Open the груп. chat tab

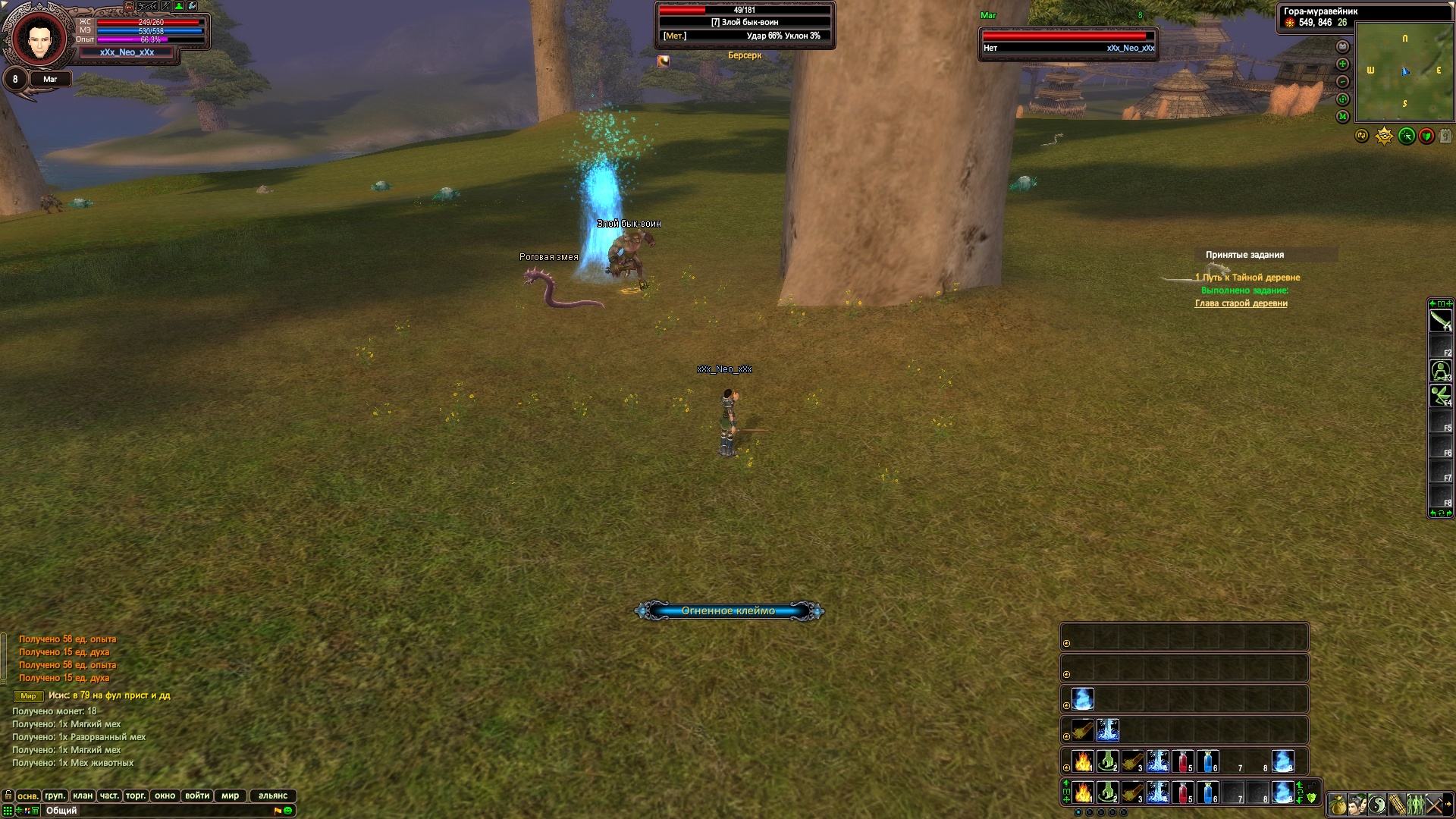pos(55,795)
